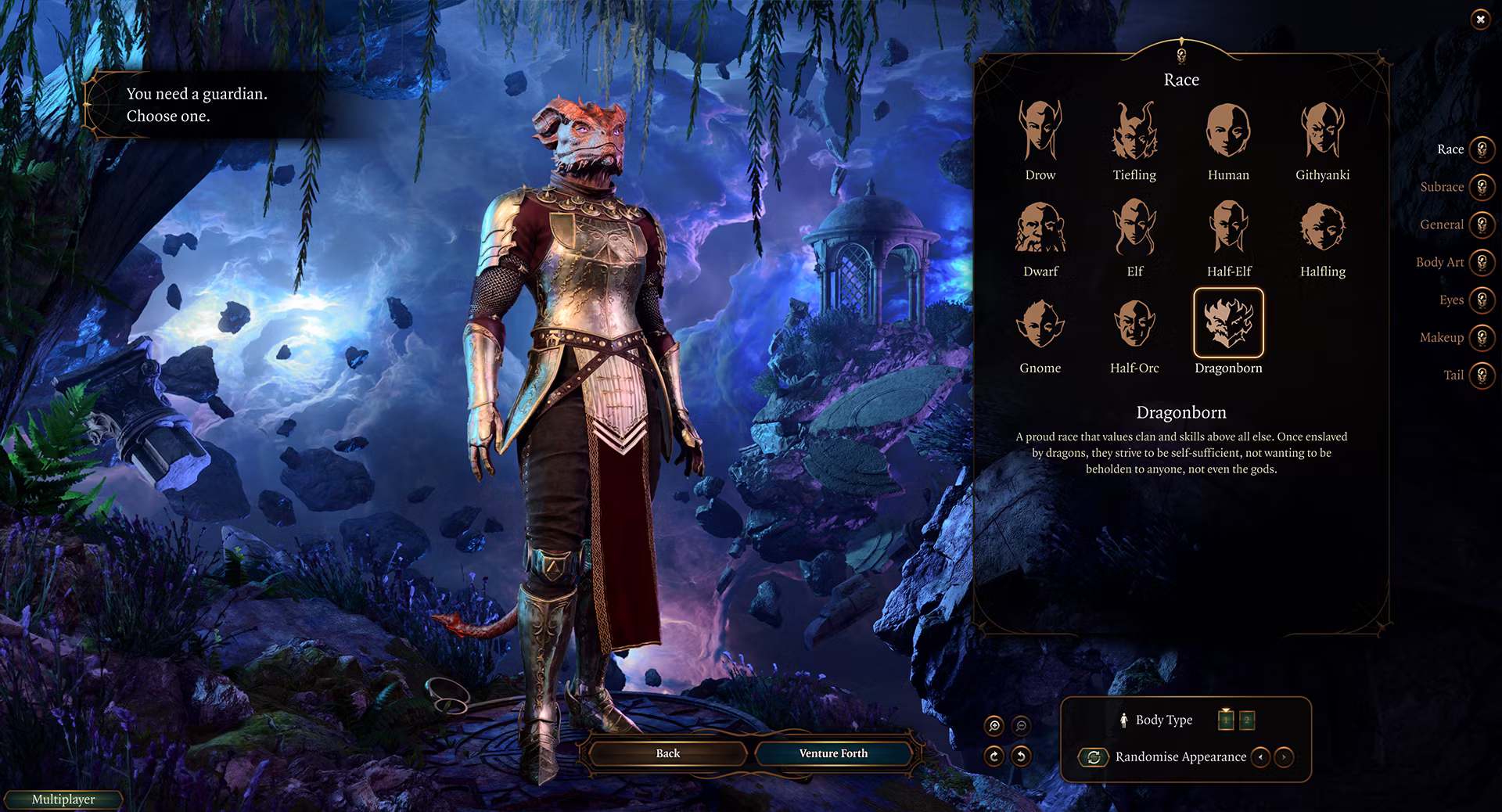Image resolution: width=1502 pixels, height=812 pixels.
Task: Select the Dragonborn race tile
Action: click(1228, 323)
